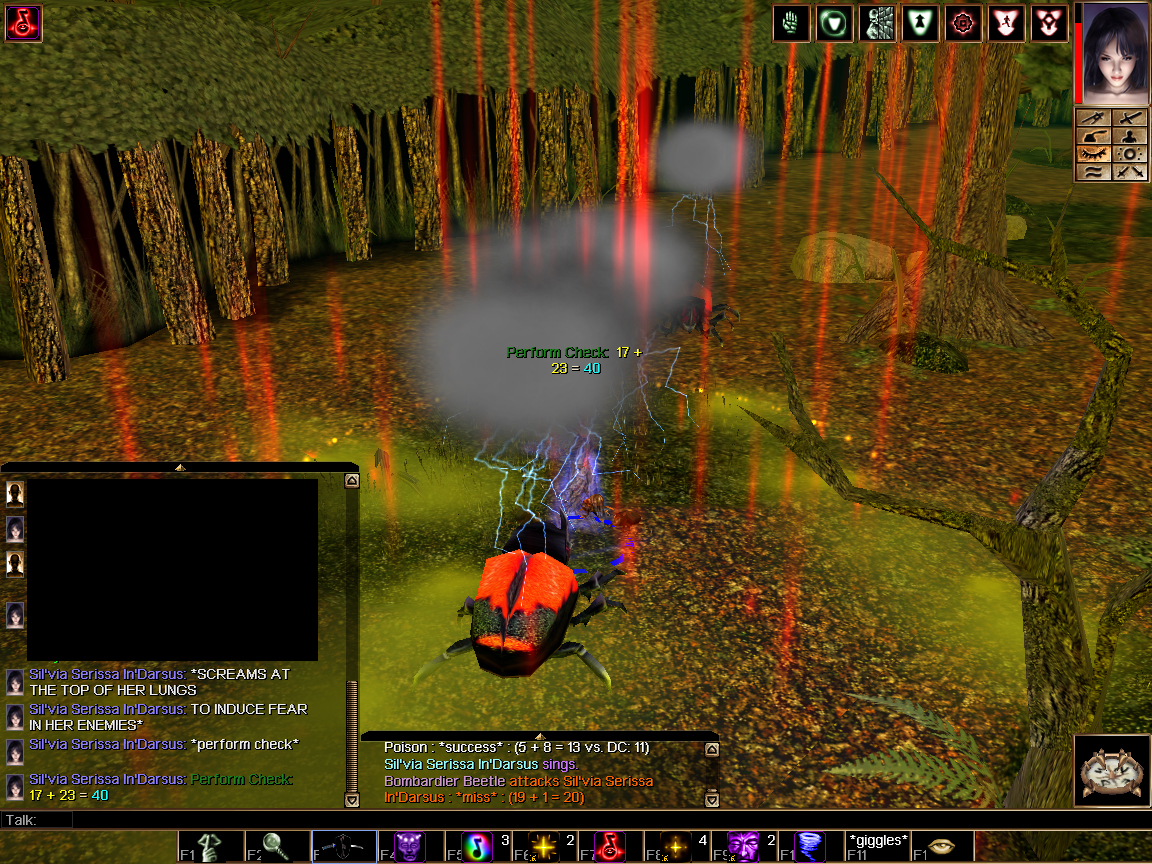The height and width of the screenshot is (864, 1152).
Task: Click the glowing hand status effect icon
Action: click(791, 23)
